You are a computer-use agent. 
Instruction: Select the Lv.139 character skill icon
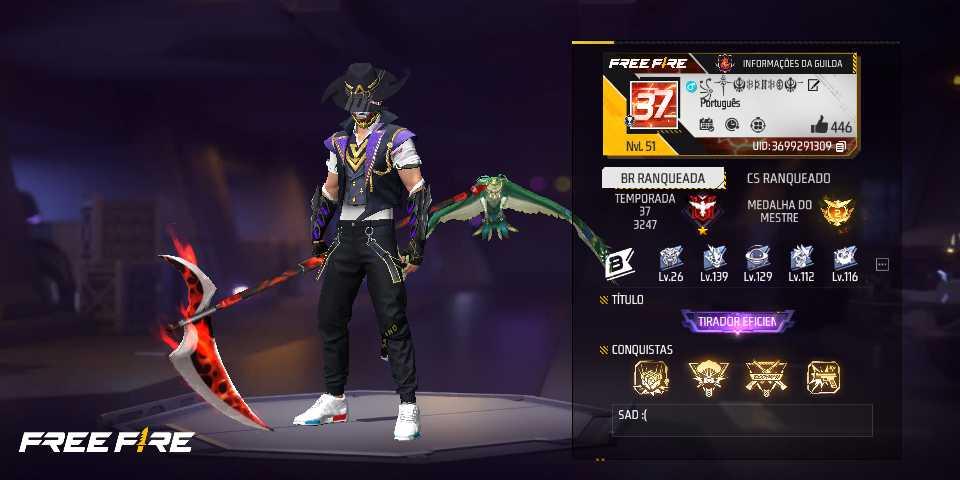(x=715, y=257)
